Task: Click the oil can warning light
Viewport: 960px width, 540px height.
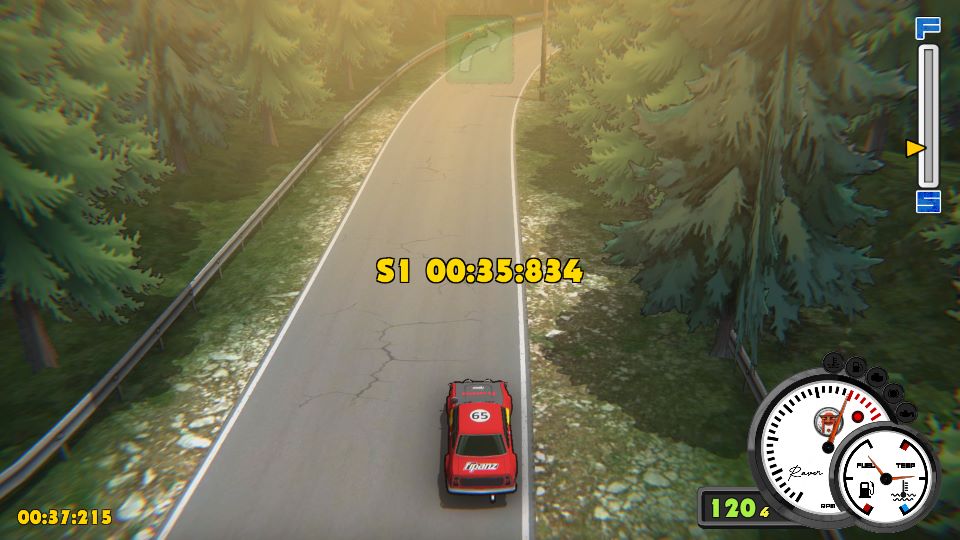Action: [x=906, y=413]
